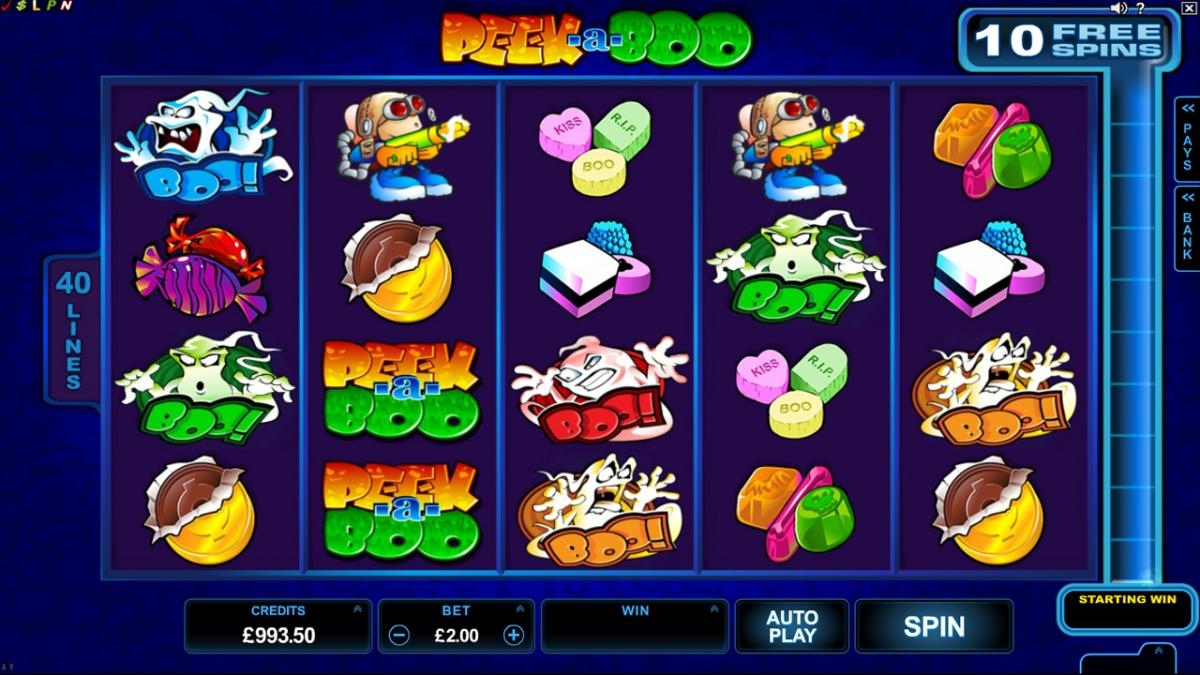Expand the Credits panel chevron
The height and width of the screenshot is (675, 1200).
(357, 608)
